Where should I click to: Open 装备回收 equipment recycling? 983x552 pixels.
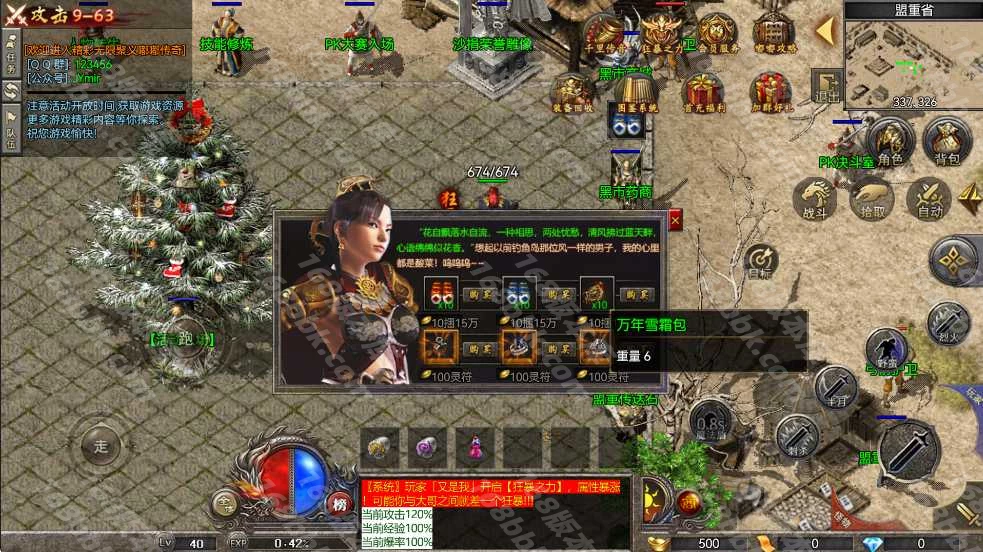click(x=572, y=92)
